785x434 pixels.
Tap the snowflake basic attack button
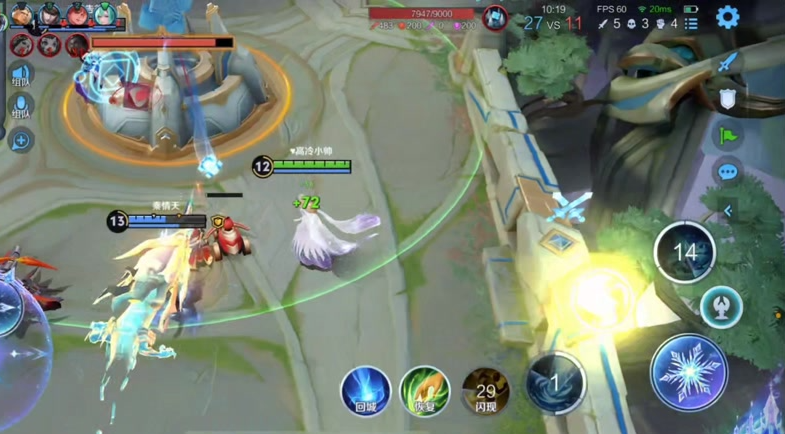click(688, 372)
